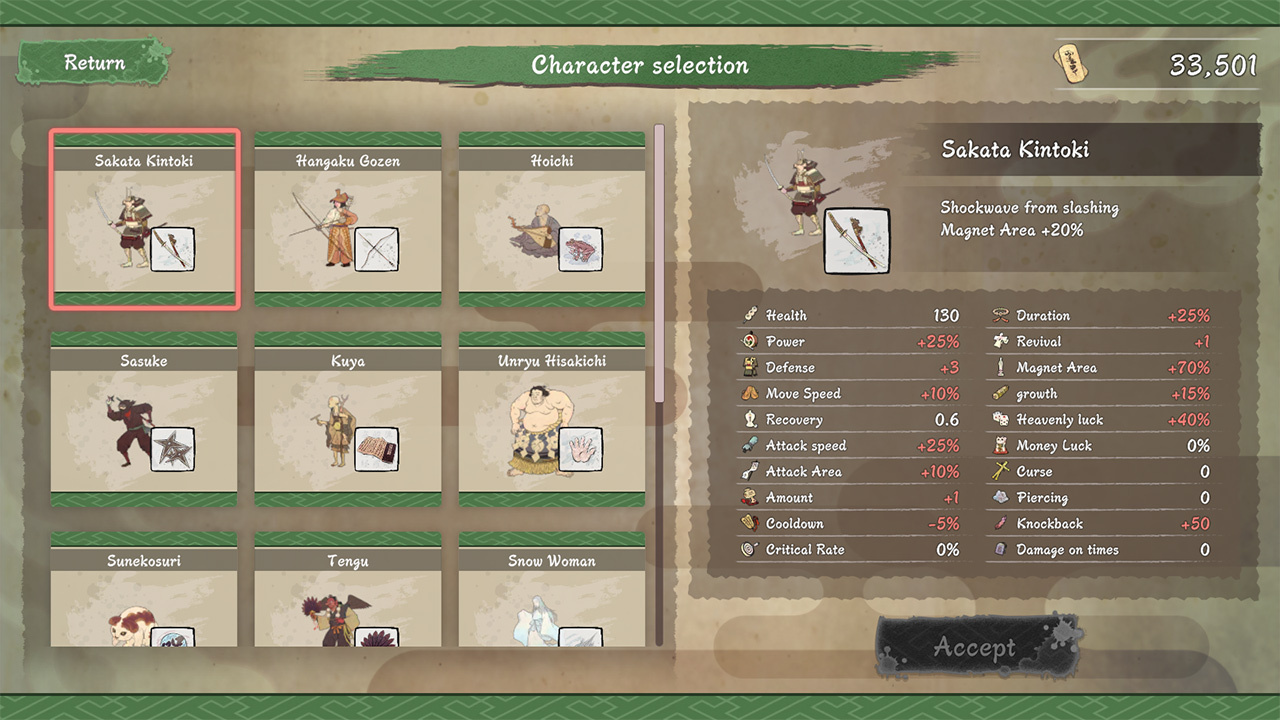The width and height of the screenshot is (1280, 720).
Task: Click the Attack speed stat icon
Action: pos(750,445)
